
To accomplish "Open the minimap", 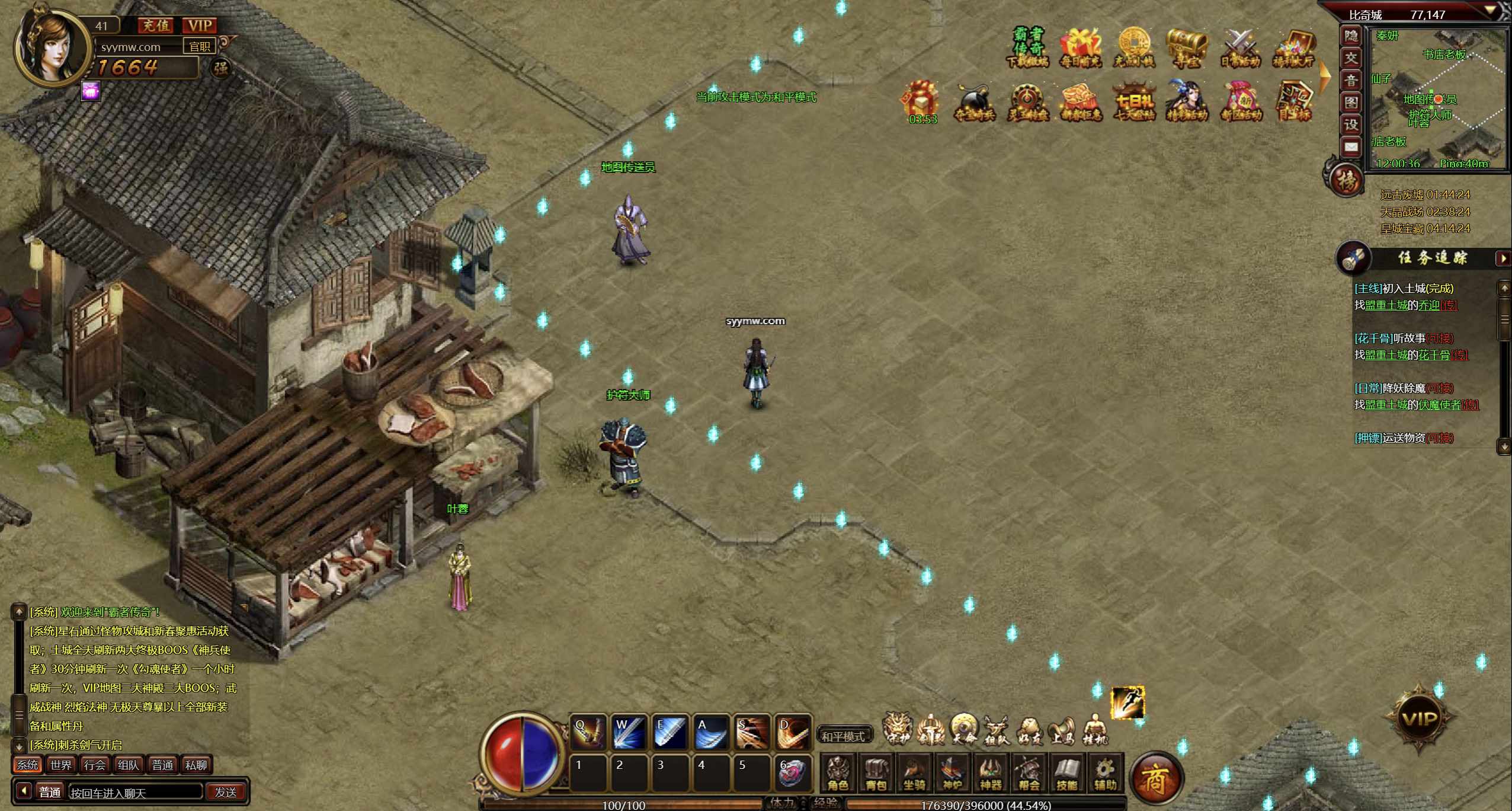I will (1351, 102).
